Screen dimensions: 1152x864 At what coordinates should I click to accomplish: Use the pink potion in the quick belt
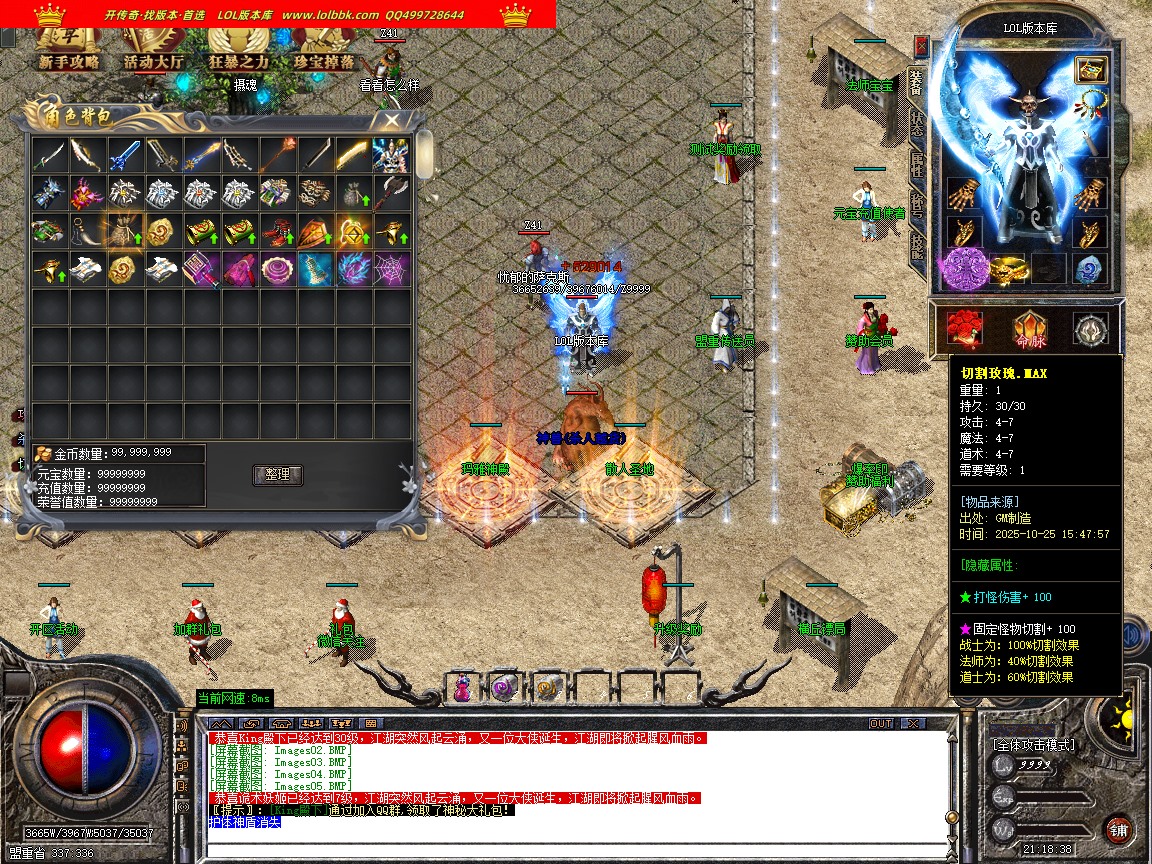pyautogui.click(x=463, y=687)
